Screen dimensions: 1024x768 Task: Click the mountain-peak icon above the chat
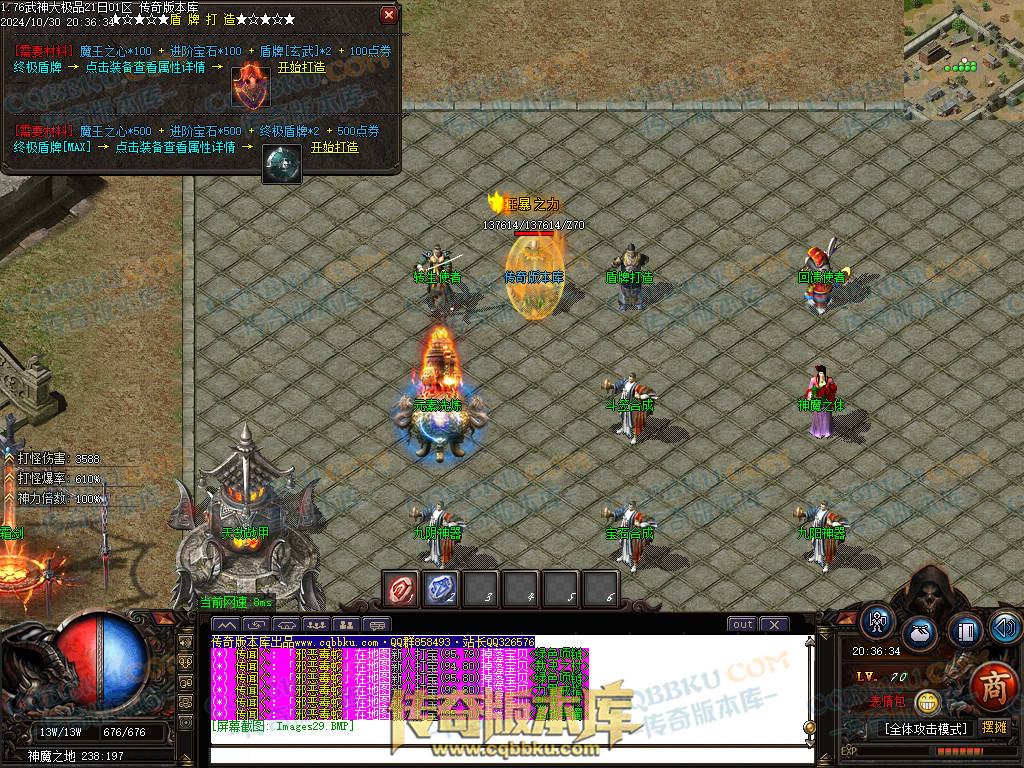(x=227, y=625)
